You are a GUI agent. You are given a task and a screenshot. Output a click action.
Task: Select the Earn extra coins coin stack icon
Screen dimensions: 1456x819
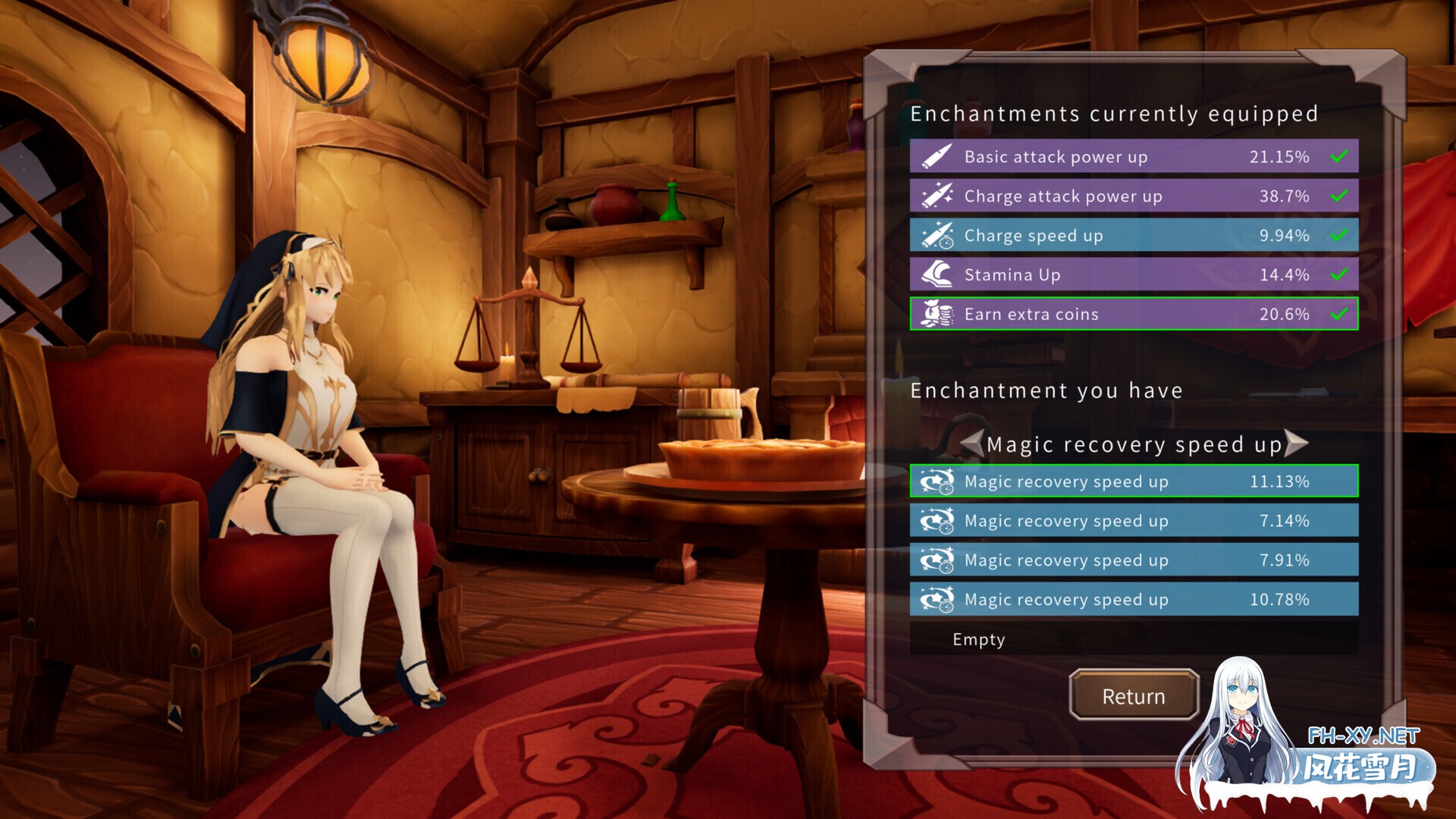coord(938,314)
